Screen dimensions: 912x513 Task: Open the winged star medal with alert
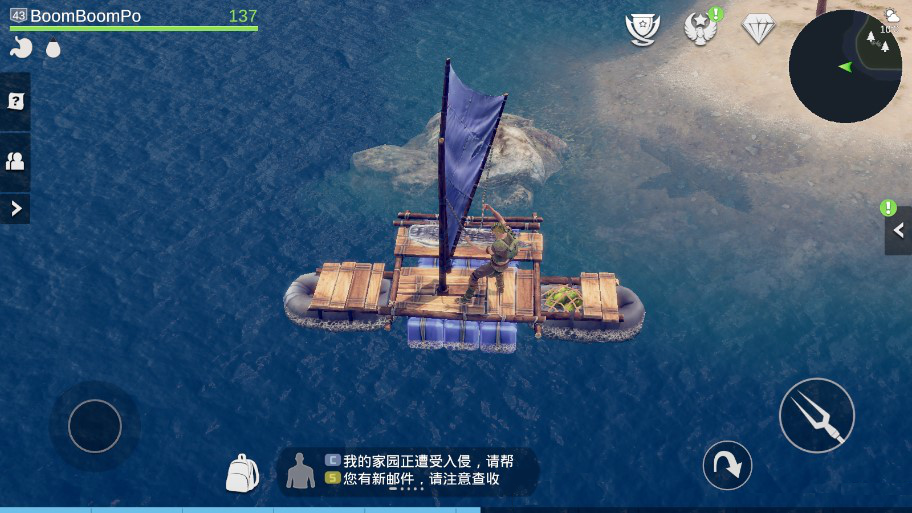coord(701,28)
